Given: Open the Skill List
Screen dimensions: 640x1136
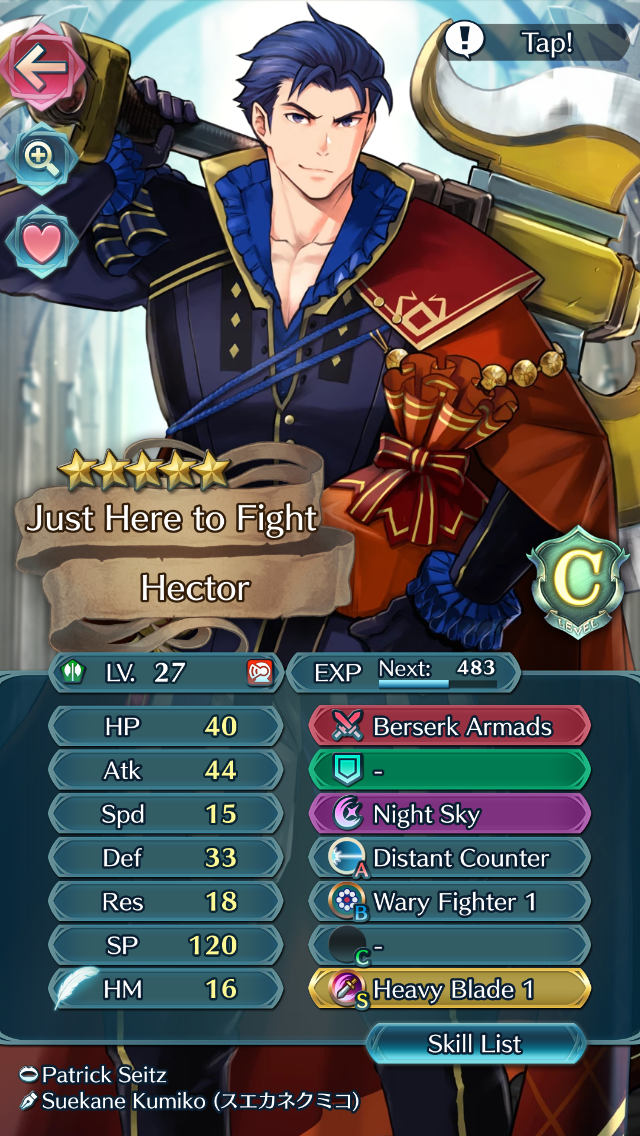Looking at the screenshot, I should [475, 1044].
